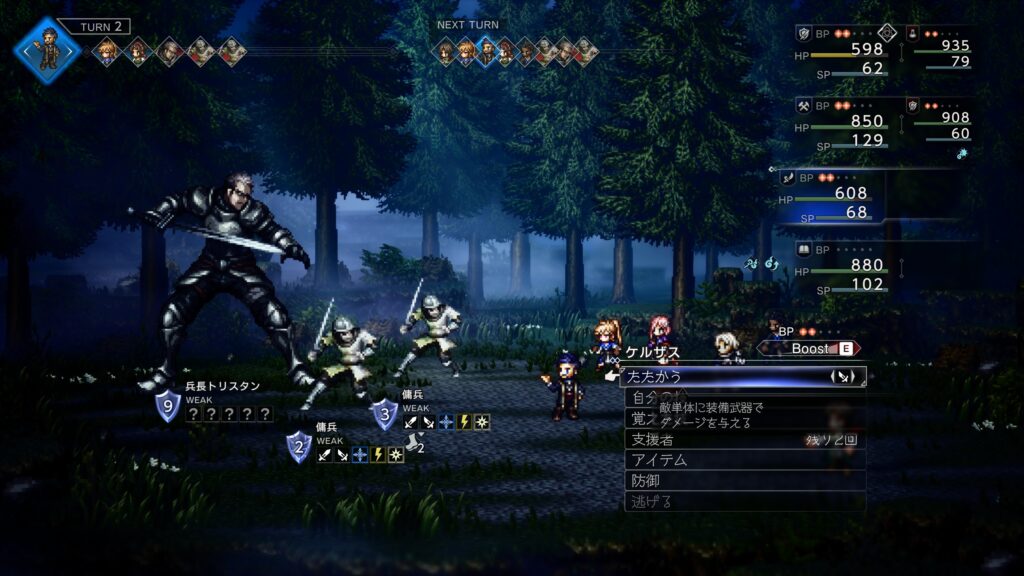Open the command row starting with 覚
Screen dimensions: 1024x576
pos(638,418)
